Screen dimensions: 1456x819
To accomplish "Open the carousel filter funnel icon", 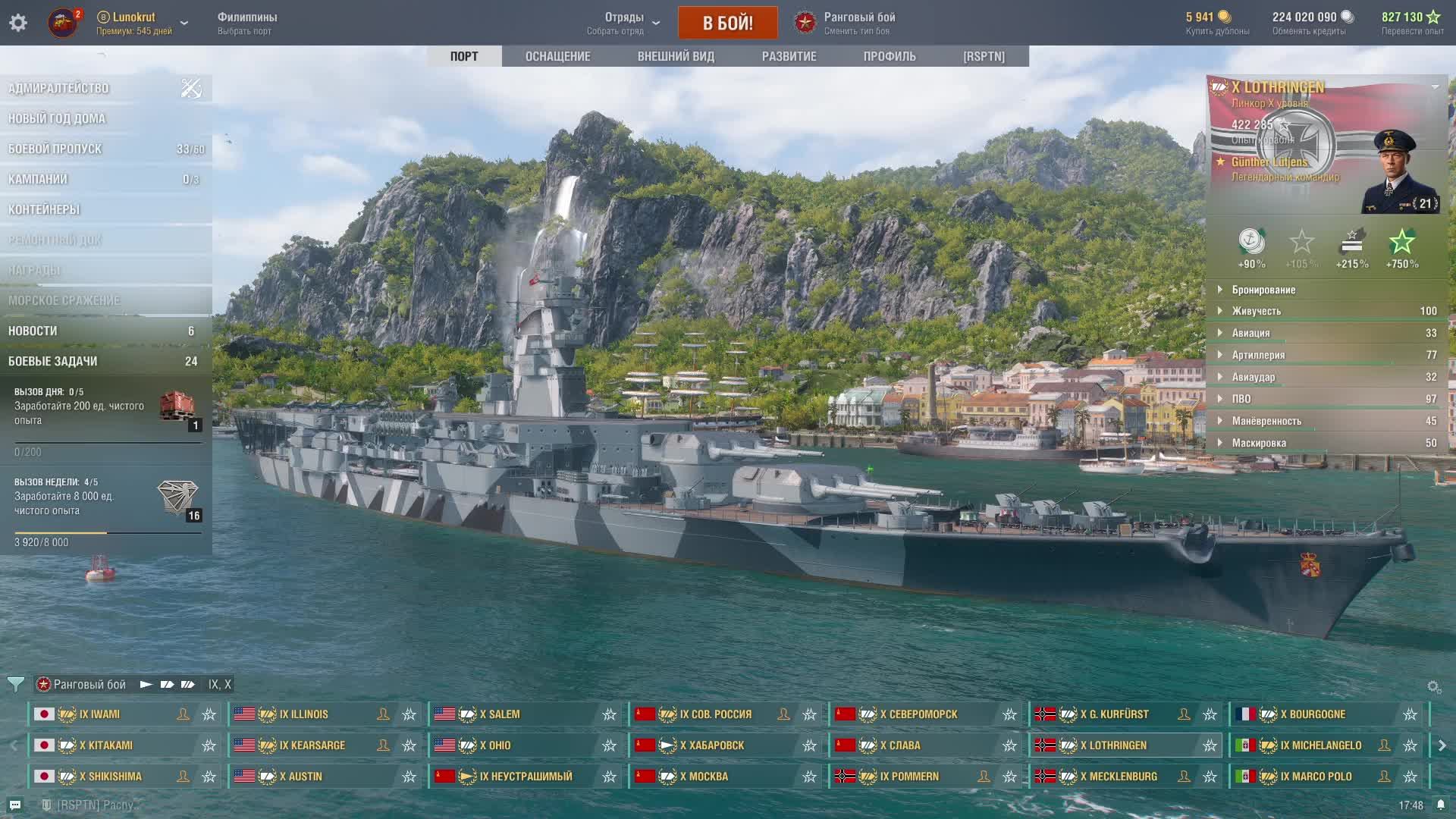I will (x=15, y=684).
